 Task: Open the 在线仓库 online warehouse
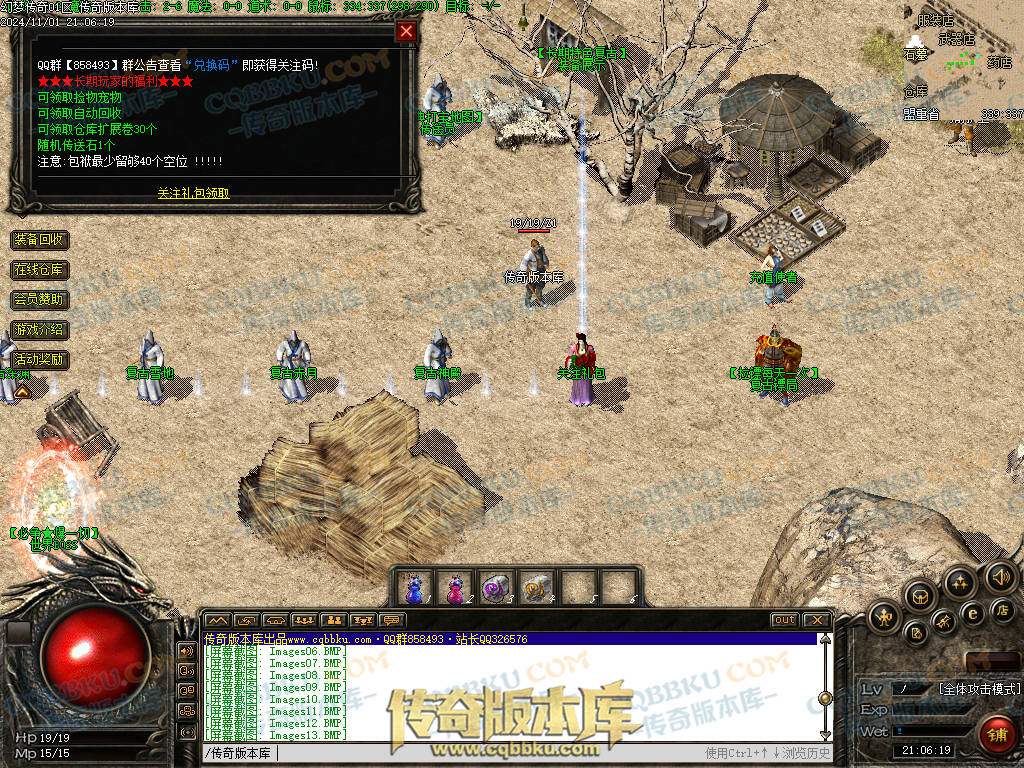point(39,270)
